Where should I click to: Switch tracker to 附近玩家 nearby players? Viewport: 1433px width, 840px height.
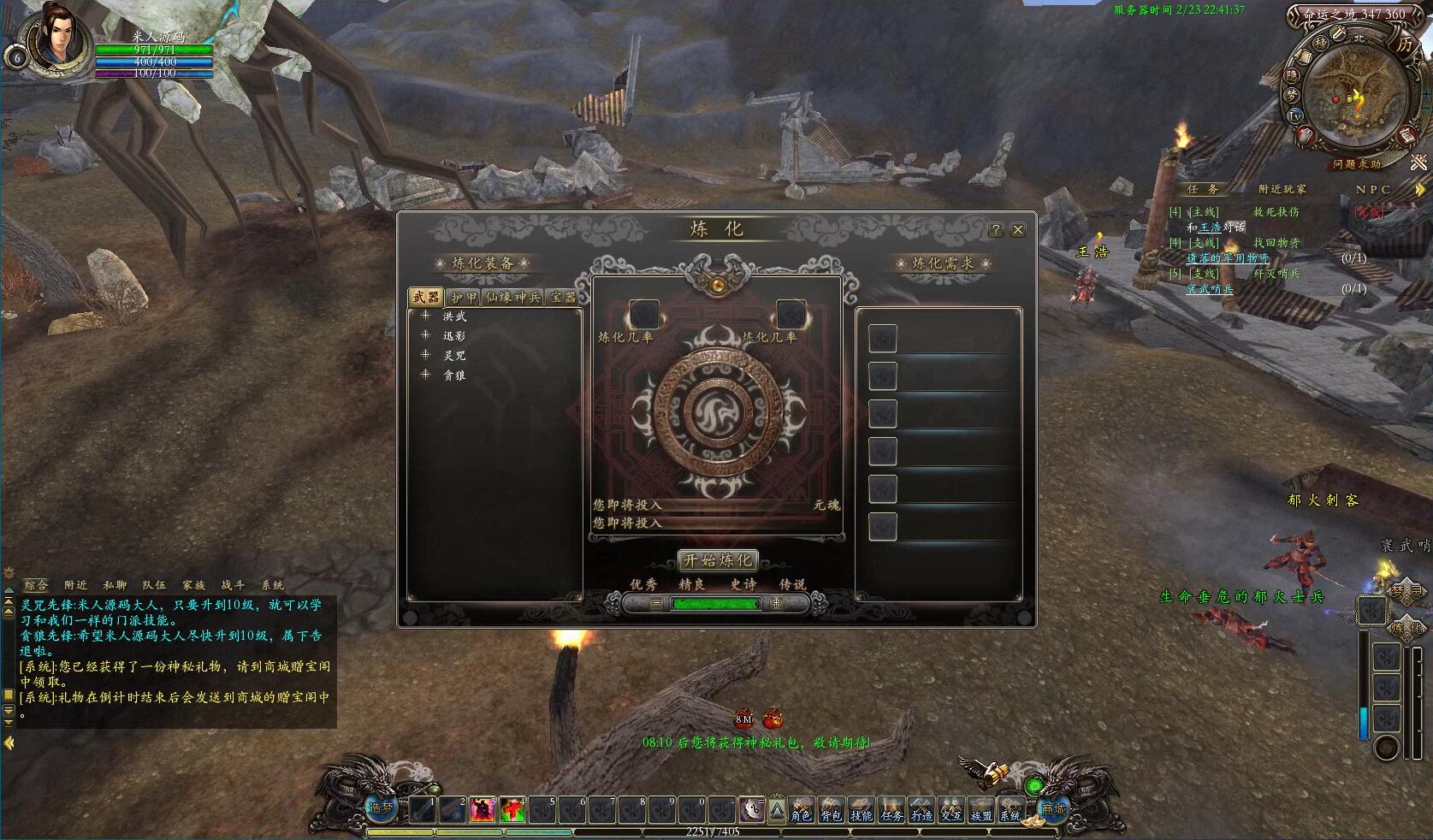pyautogui.click(x=1282, y=189)
